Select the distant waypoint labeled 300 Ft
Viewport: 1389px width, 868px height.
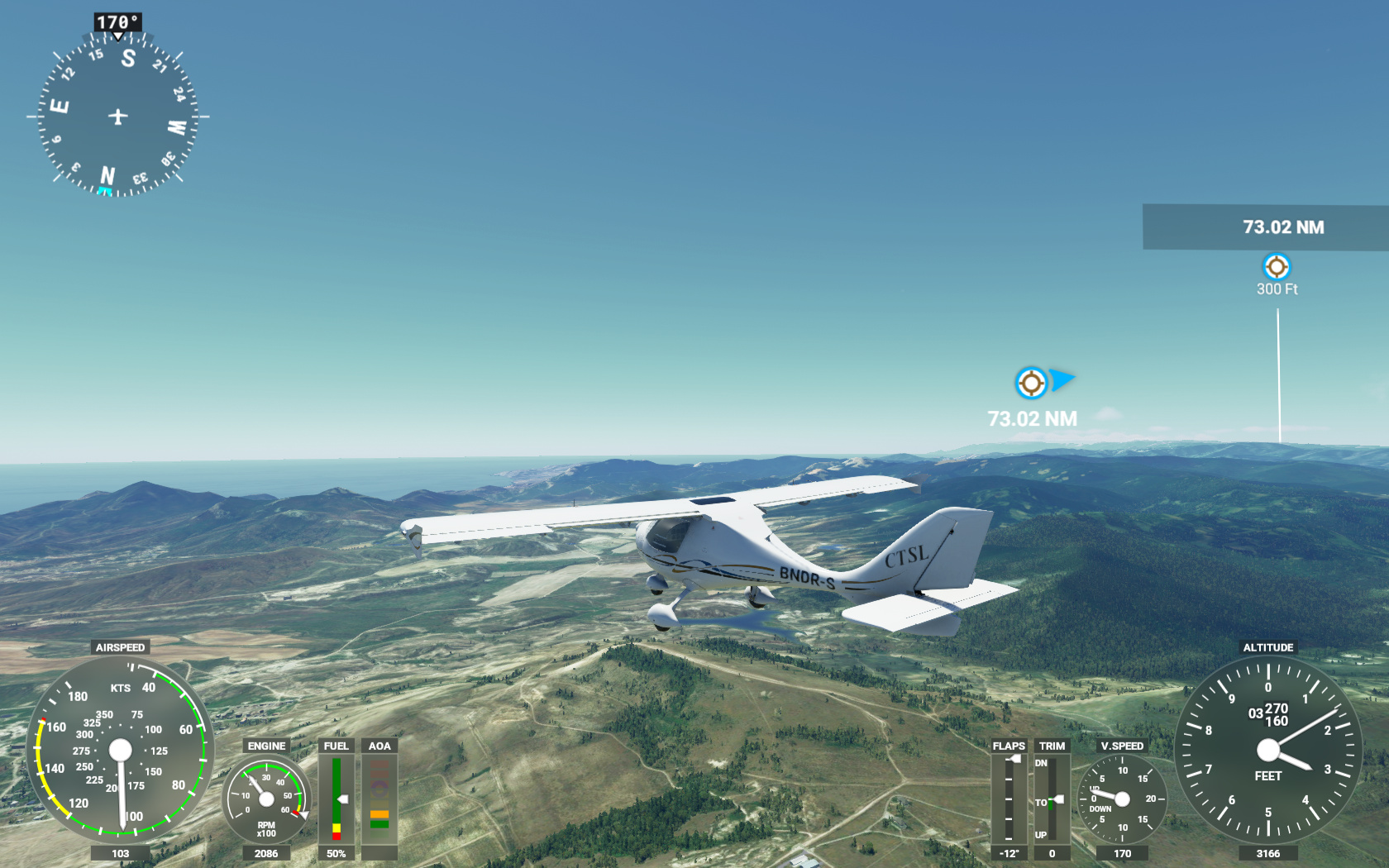pos(1278,265)
